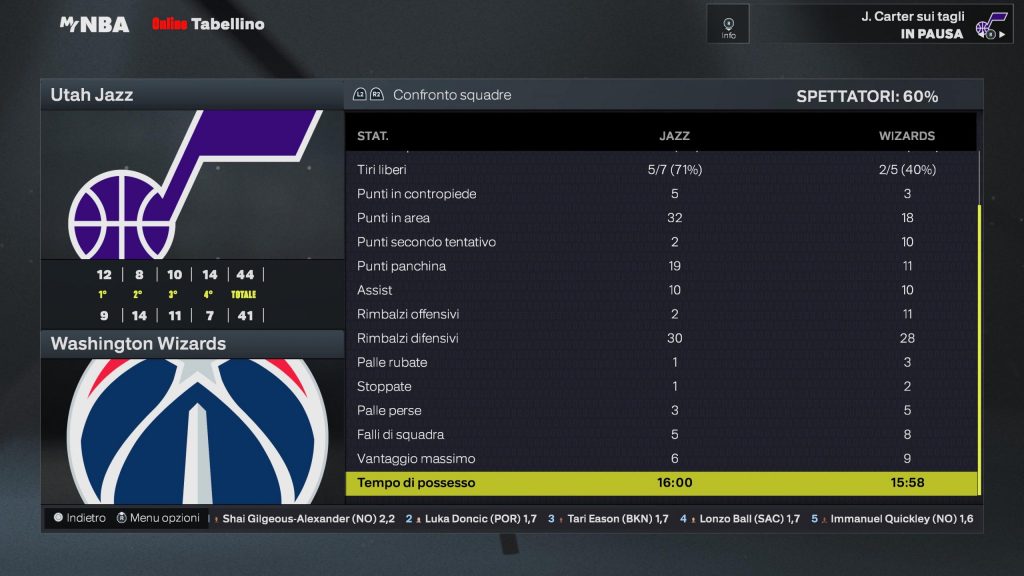This screenshot has height=576, width=1024.
Task: Select the Stoppate stat row
Action: 661,386
